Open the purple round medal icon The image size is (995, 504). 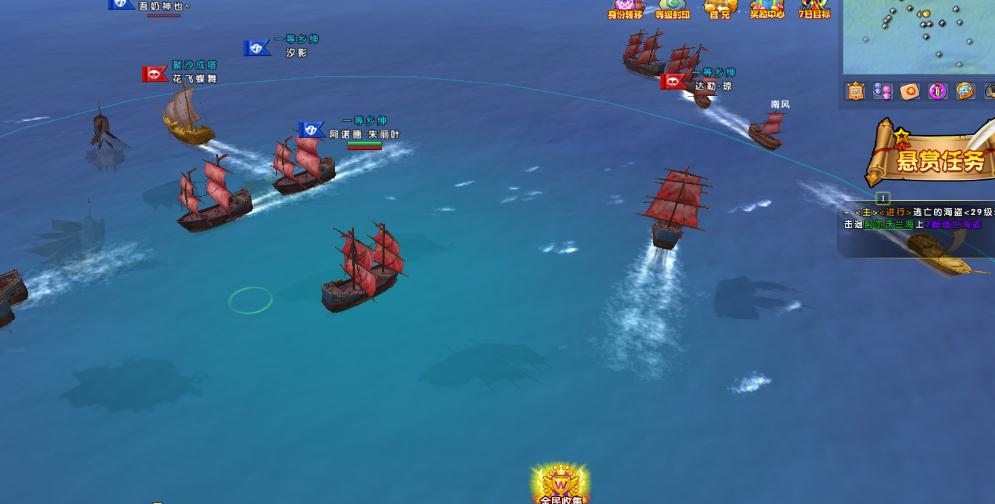click(937, 92)
